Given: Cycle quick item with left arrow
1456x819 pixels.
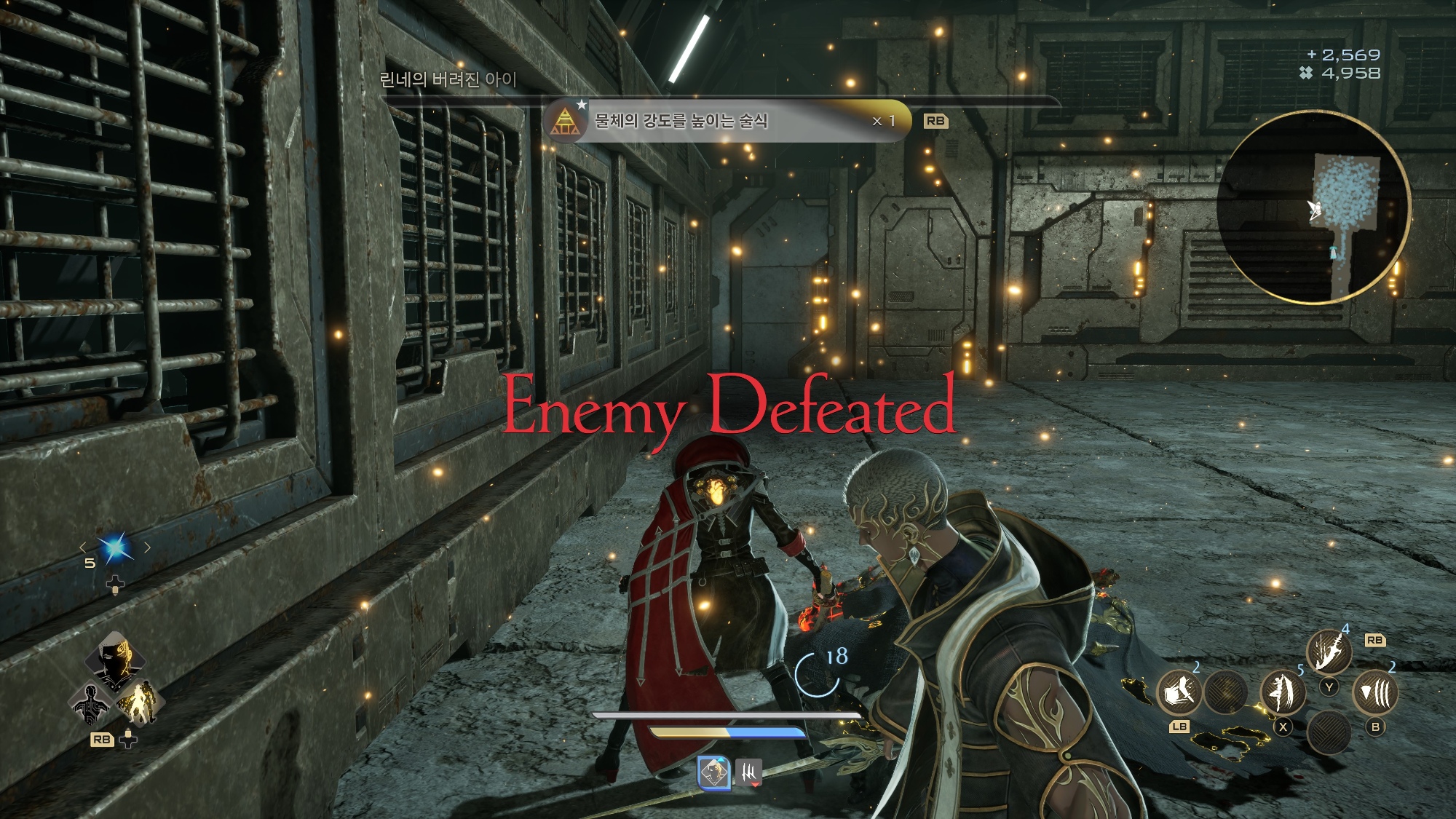Looking at the screenshot, I should coord(83,547).
